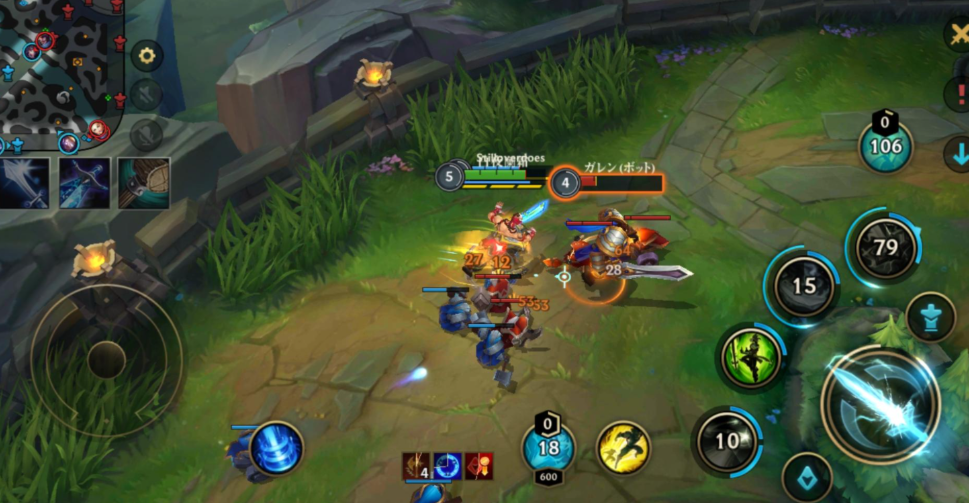This screenshot has height=503, width=969.
Task: Tap the virtual movement joystick
Action: tap(105, 358)
